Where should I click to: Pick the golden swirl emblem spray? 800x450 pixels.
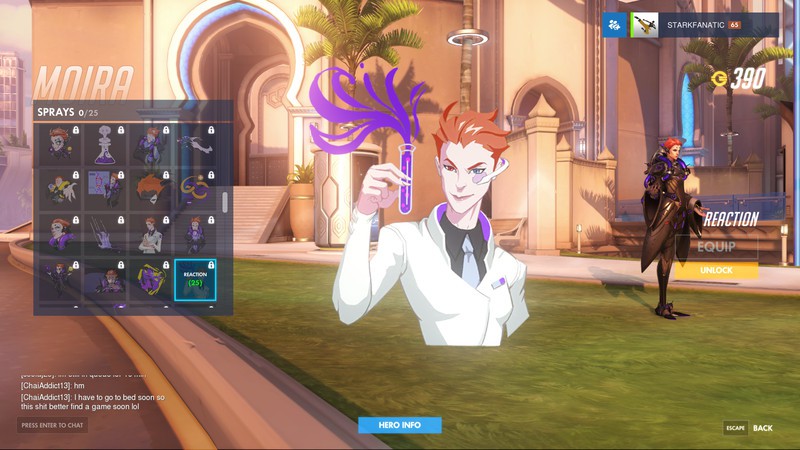point(195,190)
